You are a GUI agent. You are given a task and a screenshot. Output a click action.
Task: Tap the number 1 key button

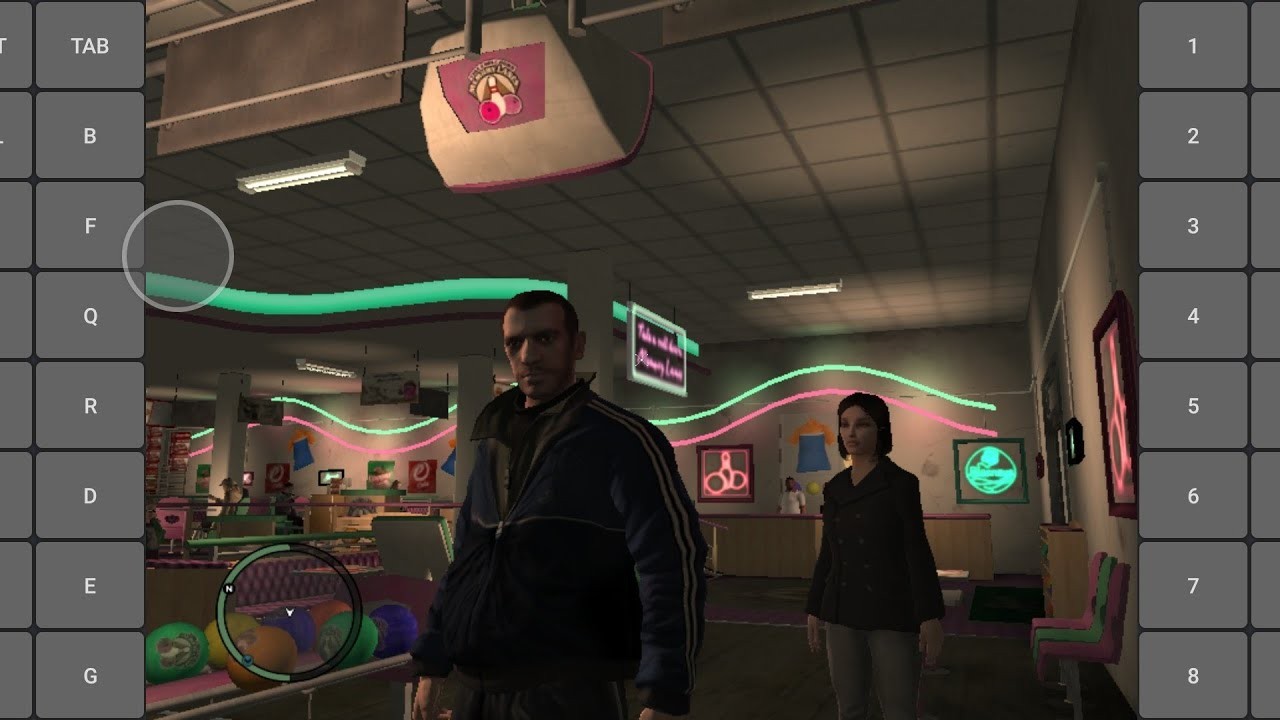(1193, 46)
